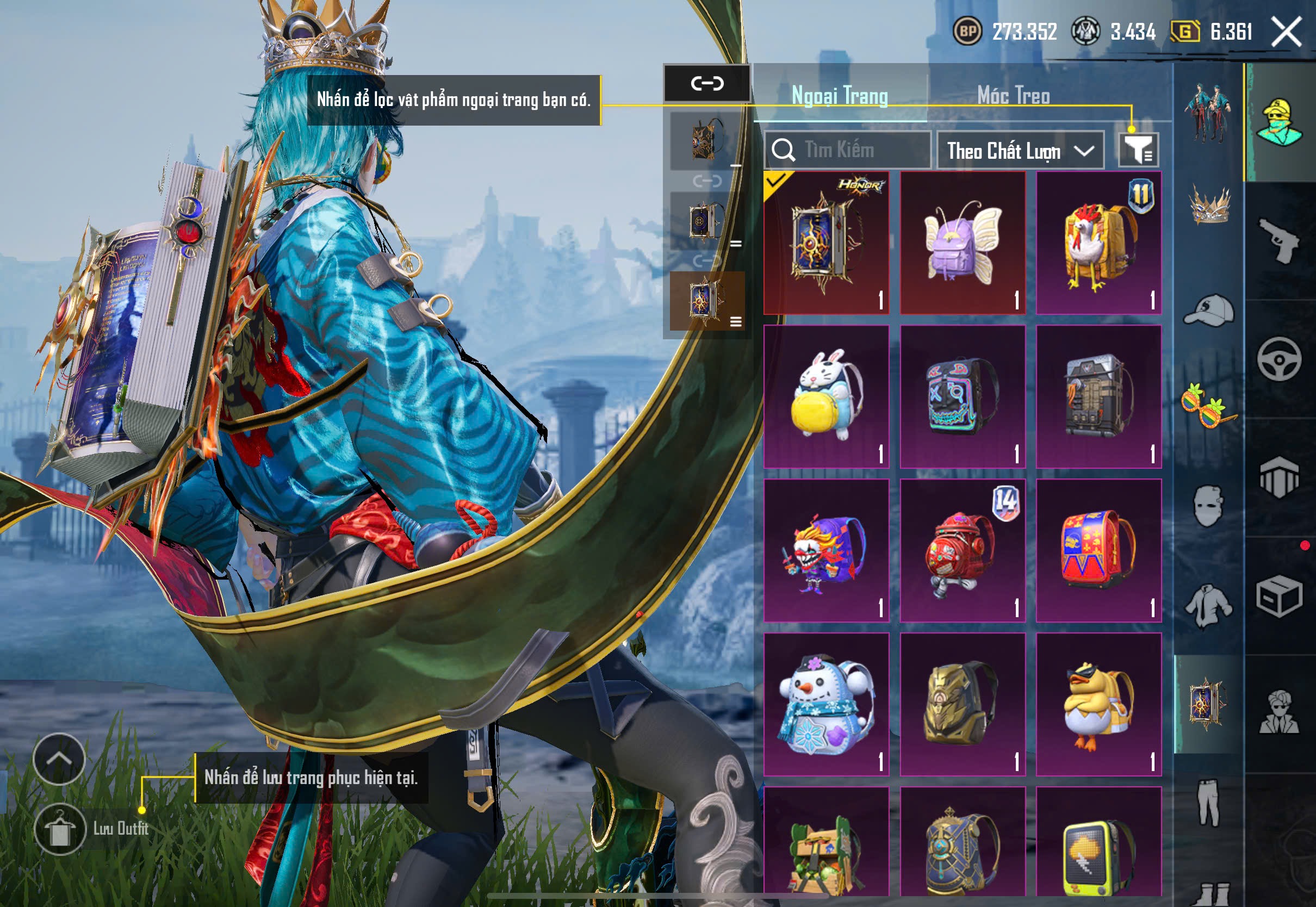Open the steering wheel vehicle section
This screenshot has width=1316, height=907.
(1279, 359)
